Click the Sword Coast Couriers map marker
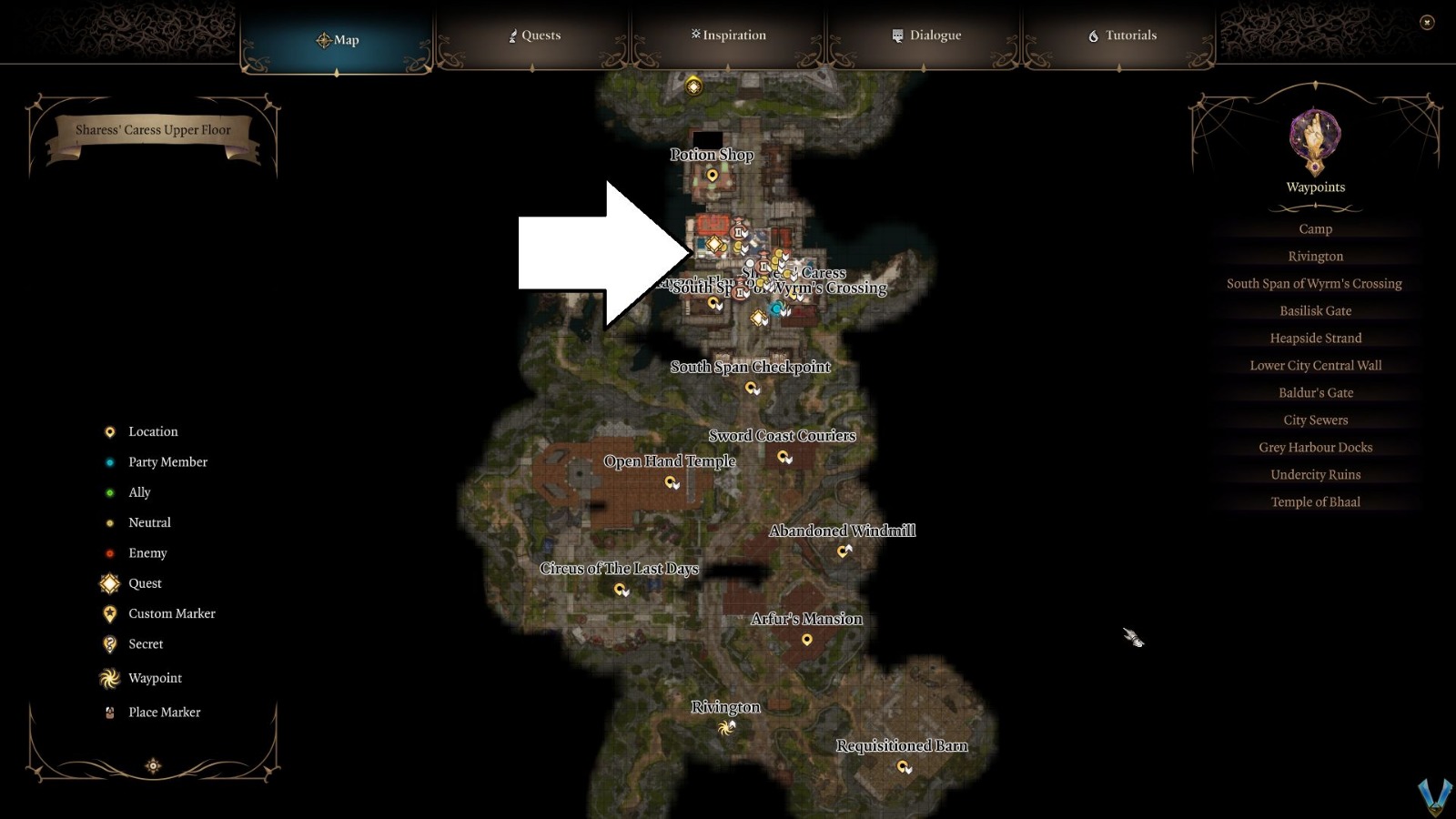Image resolution: width=1456 pixels, height=819 pixels. point(783,455)
